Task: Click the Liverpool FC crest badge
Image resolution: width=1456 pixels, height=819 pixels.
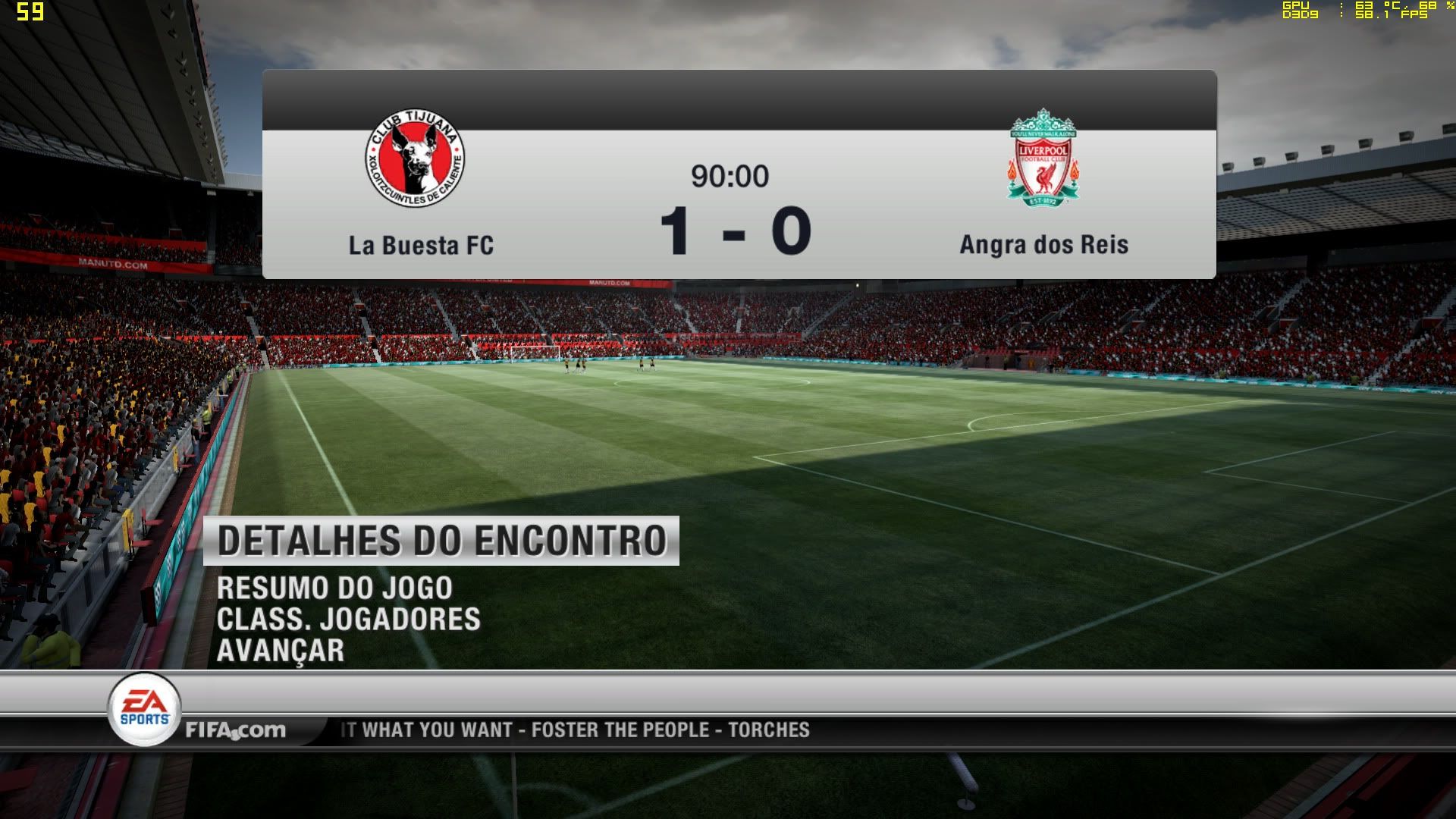Action: [x=1045, y=159]
